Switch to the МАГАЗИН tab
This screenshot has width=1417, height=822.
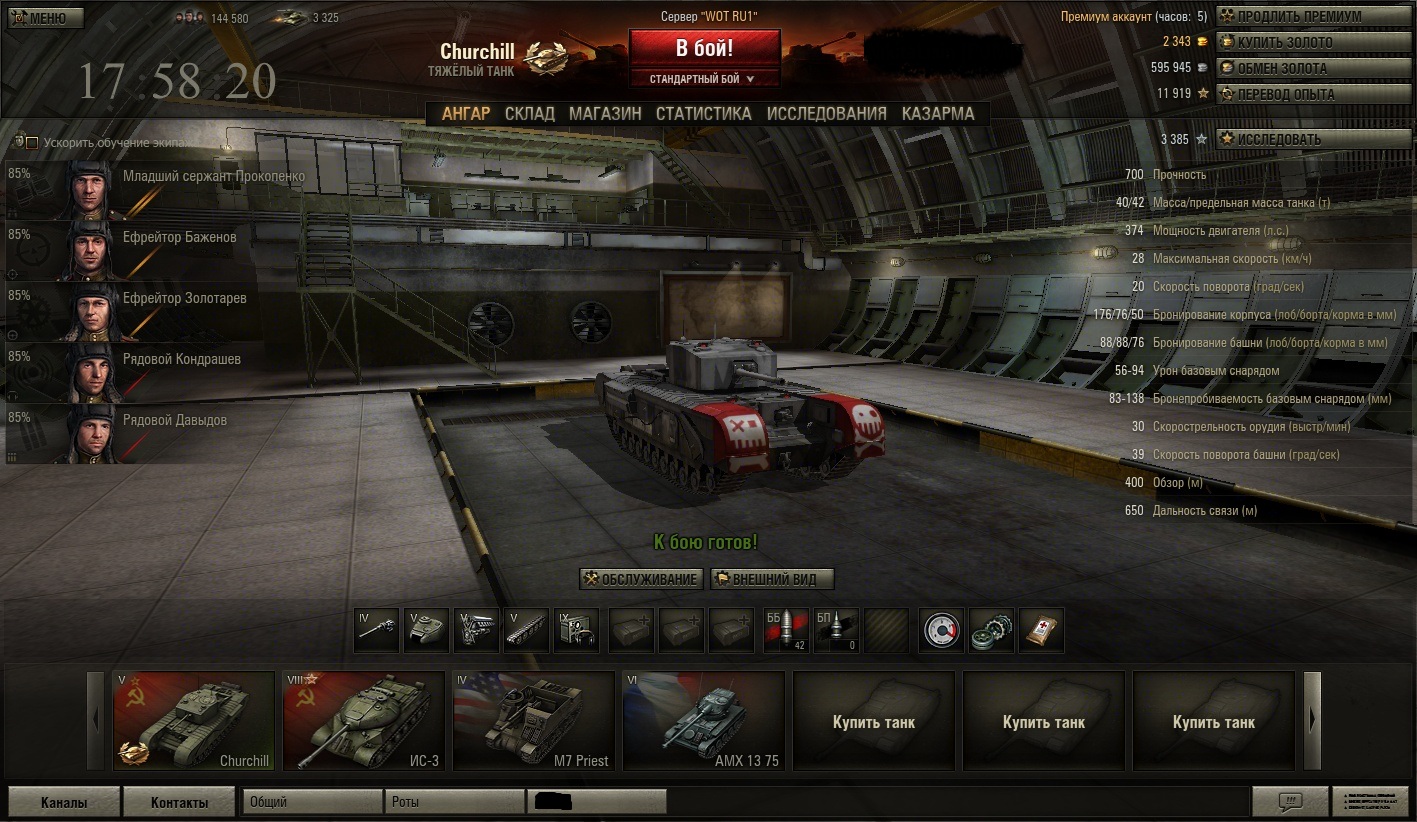click(605, 114)
